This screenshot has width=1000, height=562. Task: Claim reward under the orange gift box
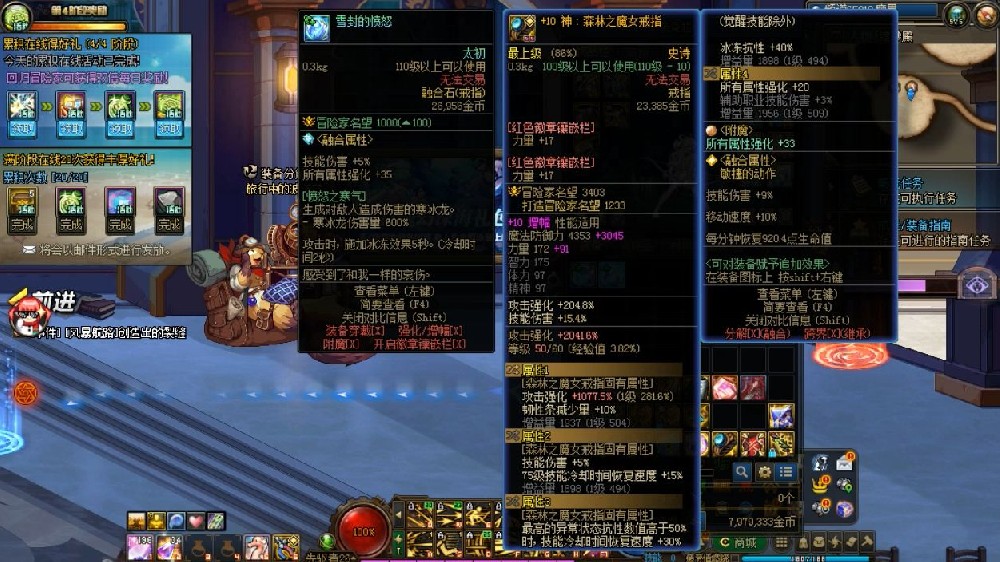coord(72,129)
